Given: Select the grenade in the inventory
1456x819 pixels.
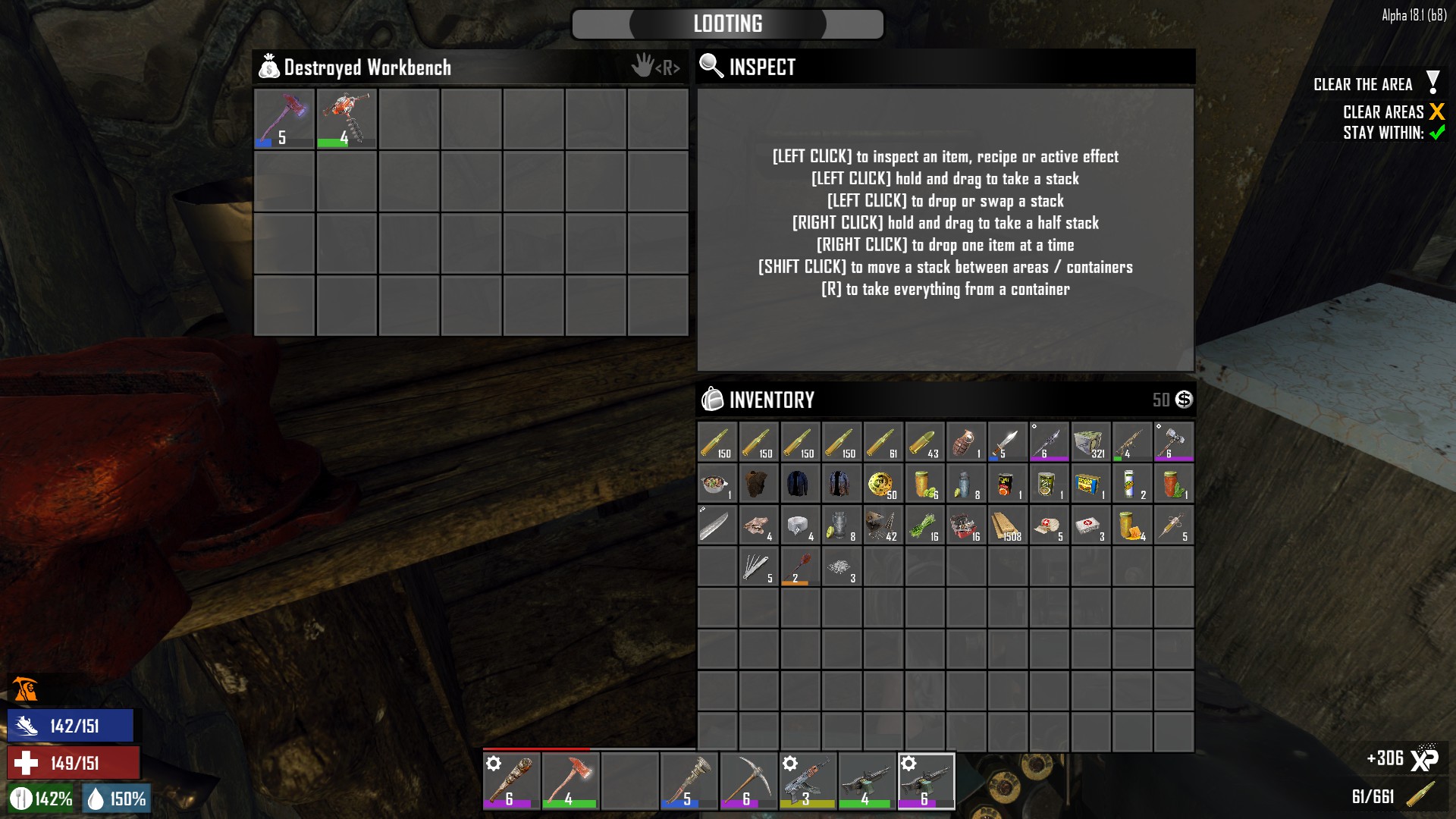Looking at the screenshot, I should pos(965,442).
